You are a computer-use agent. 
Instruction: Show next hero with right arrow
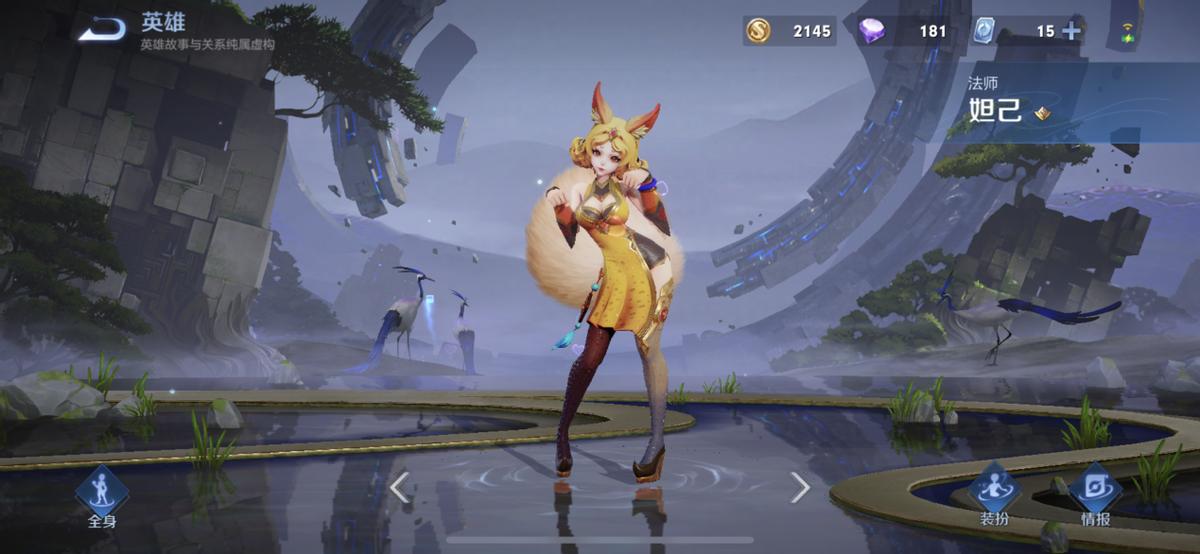(800, 488)
